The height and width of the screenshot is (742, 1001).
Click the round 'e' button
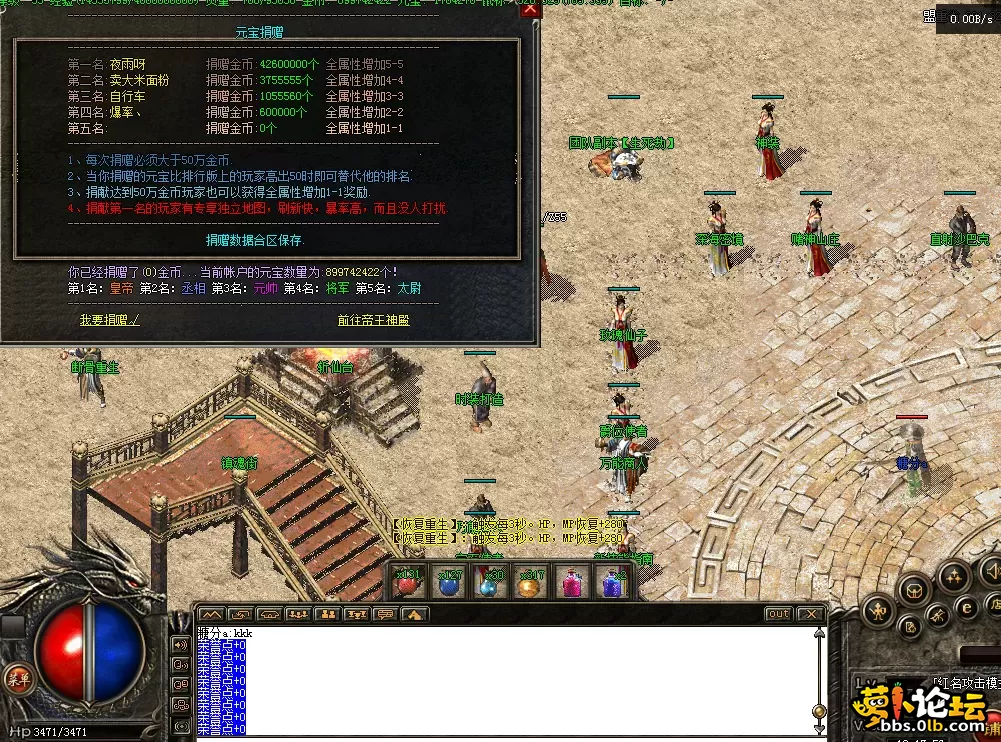[x=967, y=606]
